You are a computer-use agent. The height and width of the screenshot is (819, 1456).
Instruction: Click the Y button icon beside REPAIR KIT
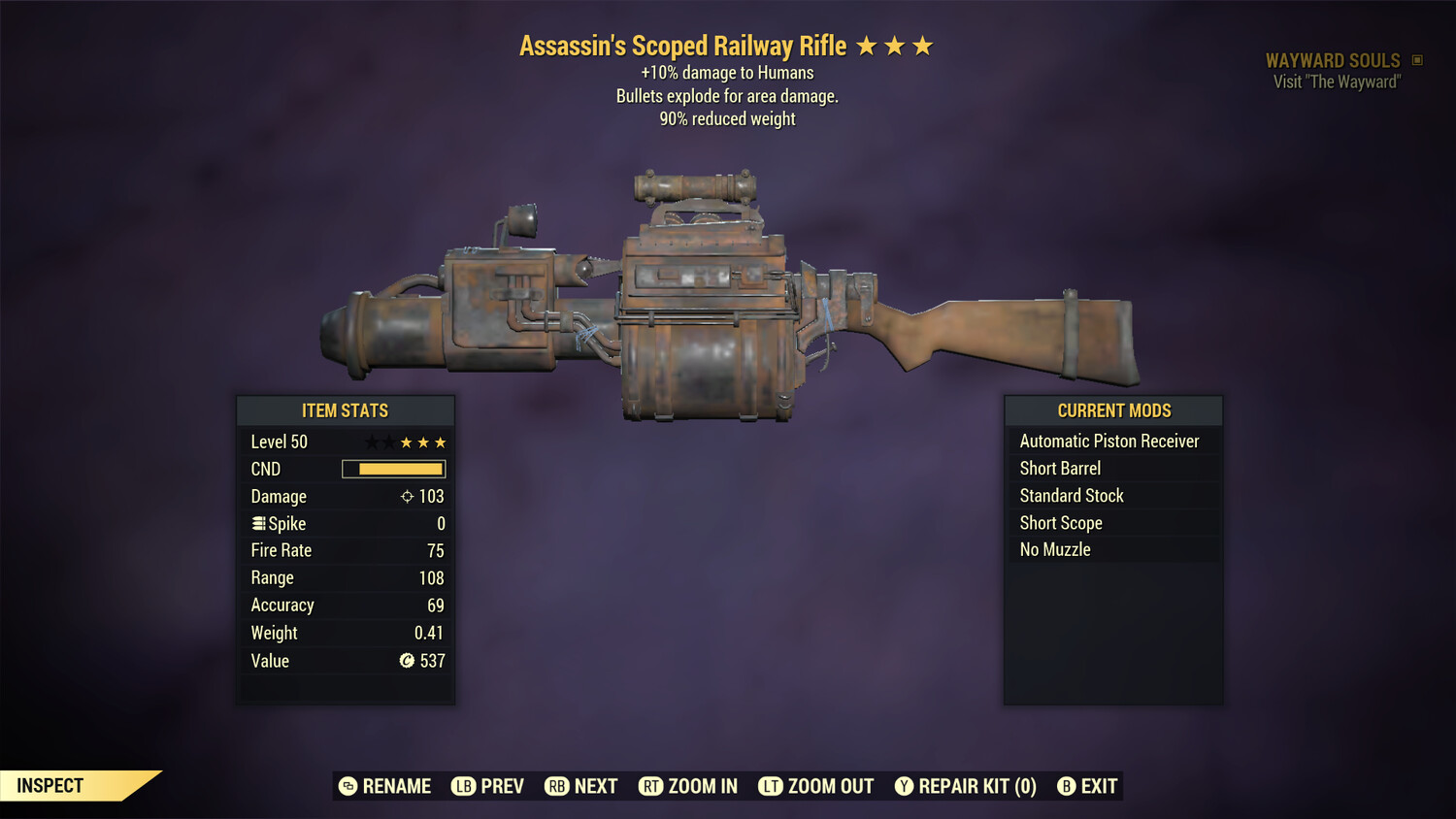click(905, 786)
